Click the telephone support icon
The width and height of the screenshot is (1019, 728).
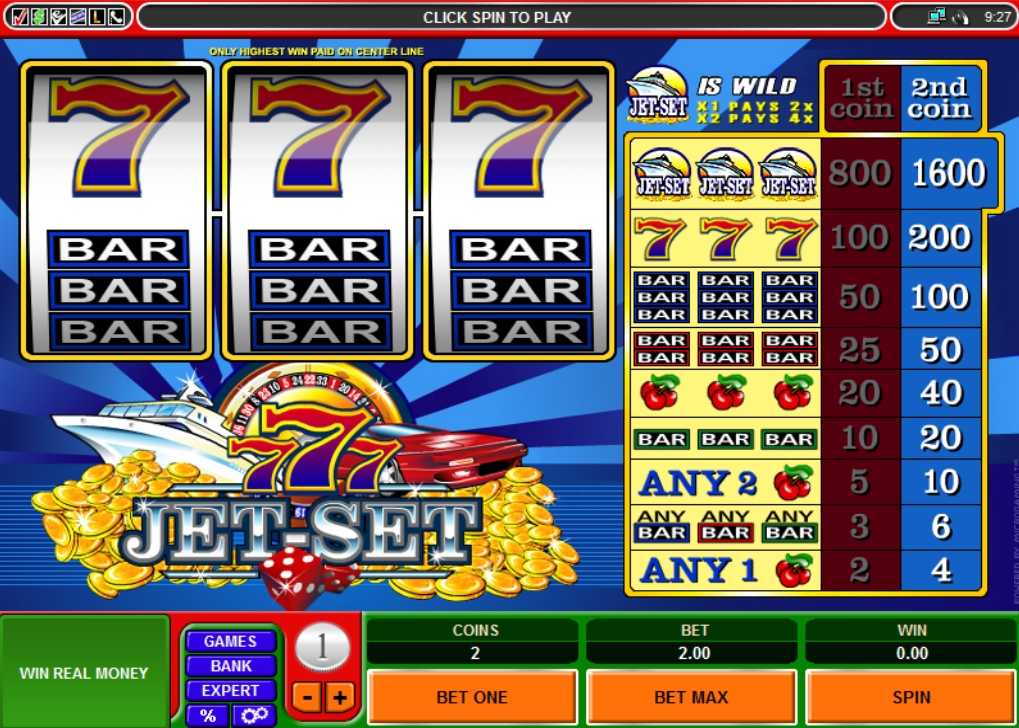point(117,16)
